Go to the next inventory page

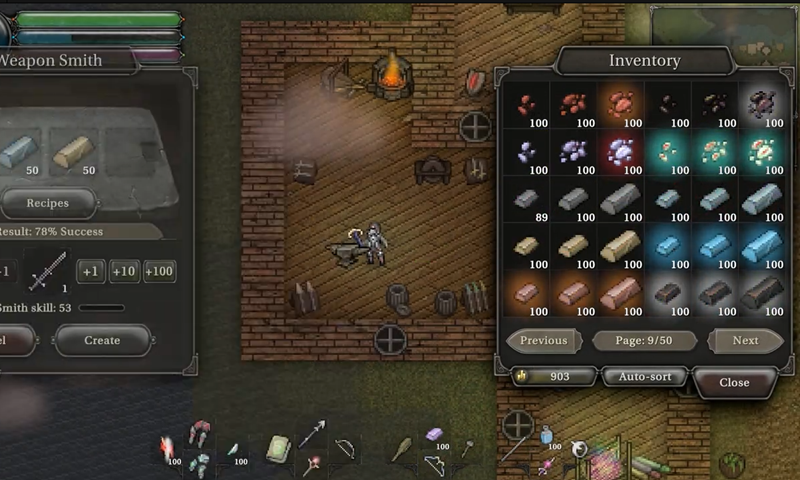point(745,340)
